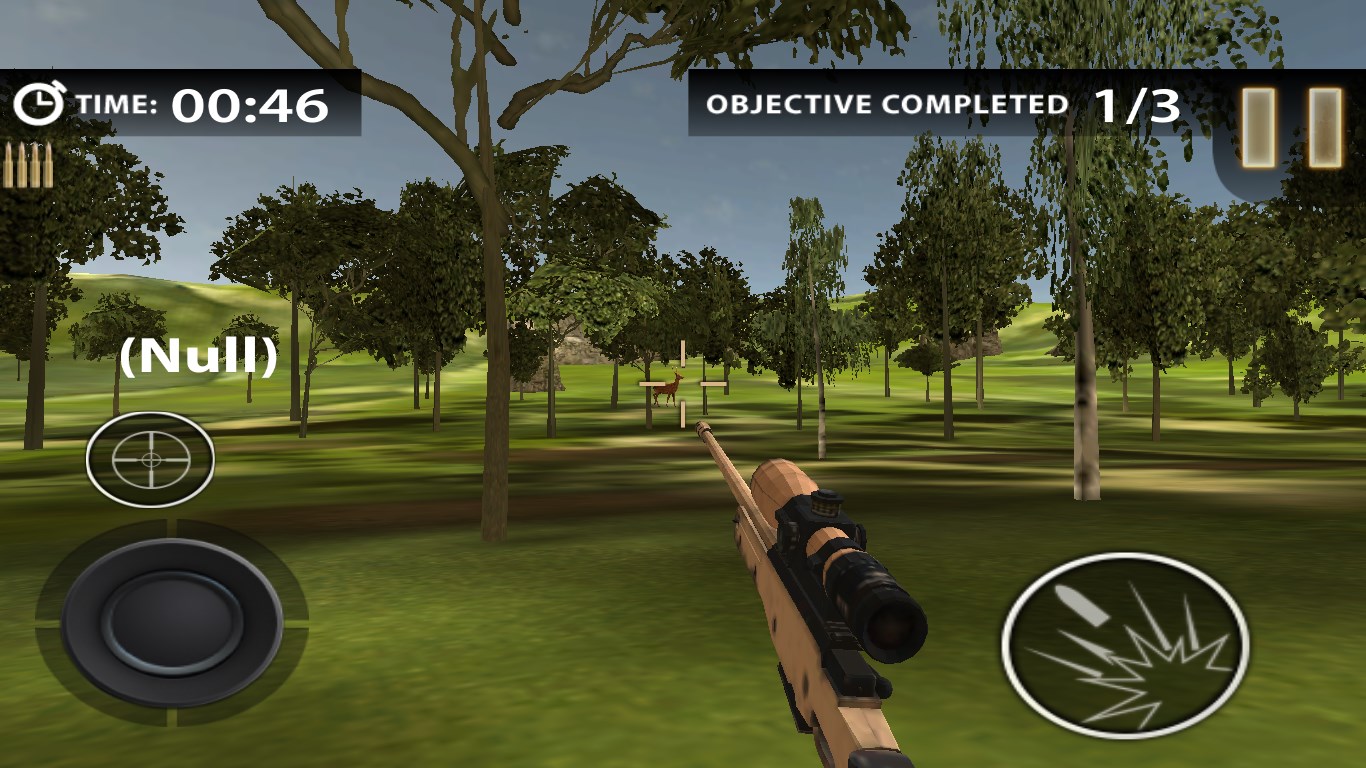The image size is (1366, 768).
Task: Toggle the sniper scope crosshair button
Action: [150, 459]
